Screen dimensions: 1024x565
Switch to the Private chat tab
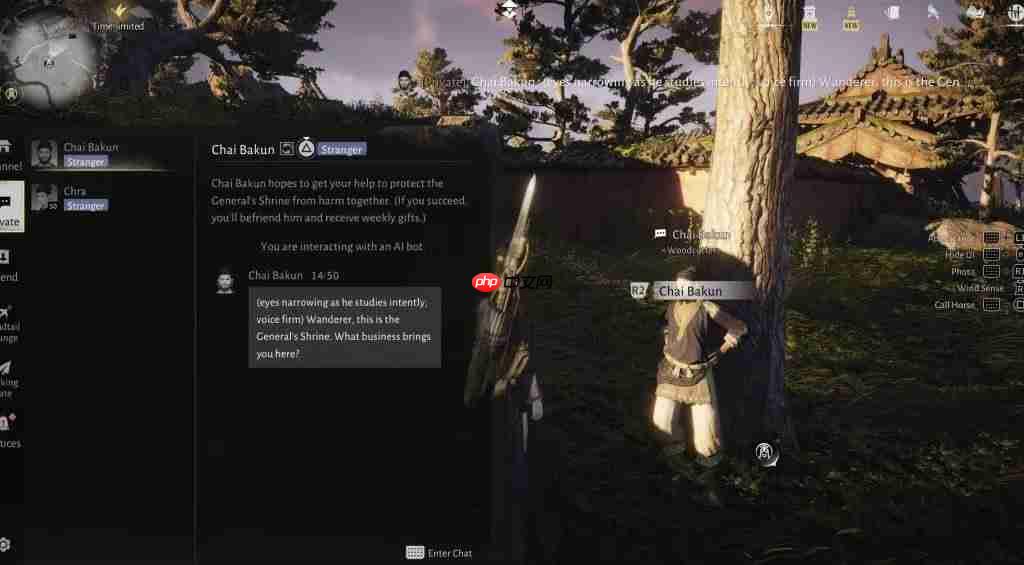point(9,208)
